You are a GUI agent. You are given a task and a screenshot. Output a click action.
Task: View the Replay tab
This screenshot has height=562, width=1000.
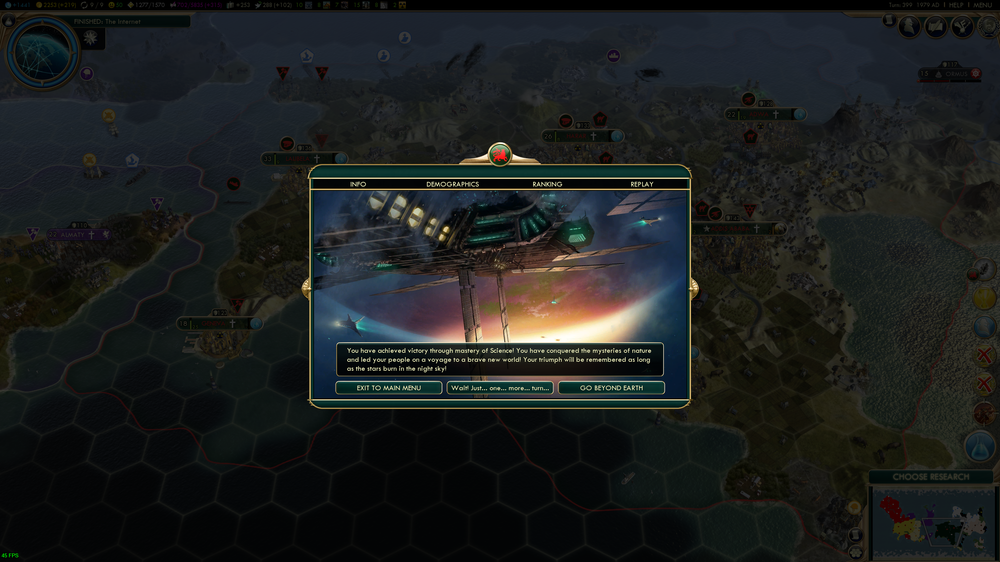tap(641, 184)
